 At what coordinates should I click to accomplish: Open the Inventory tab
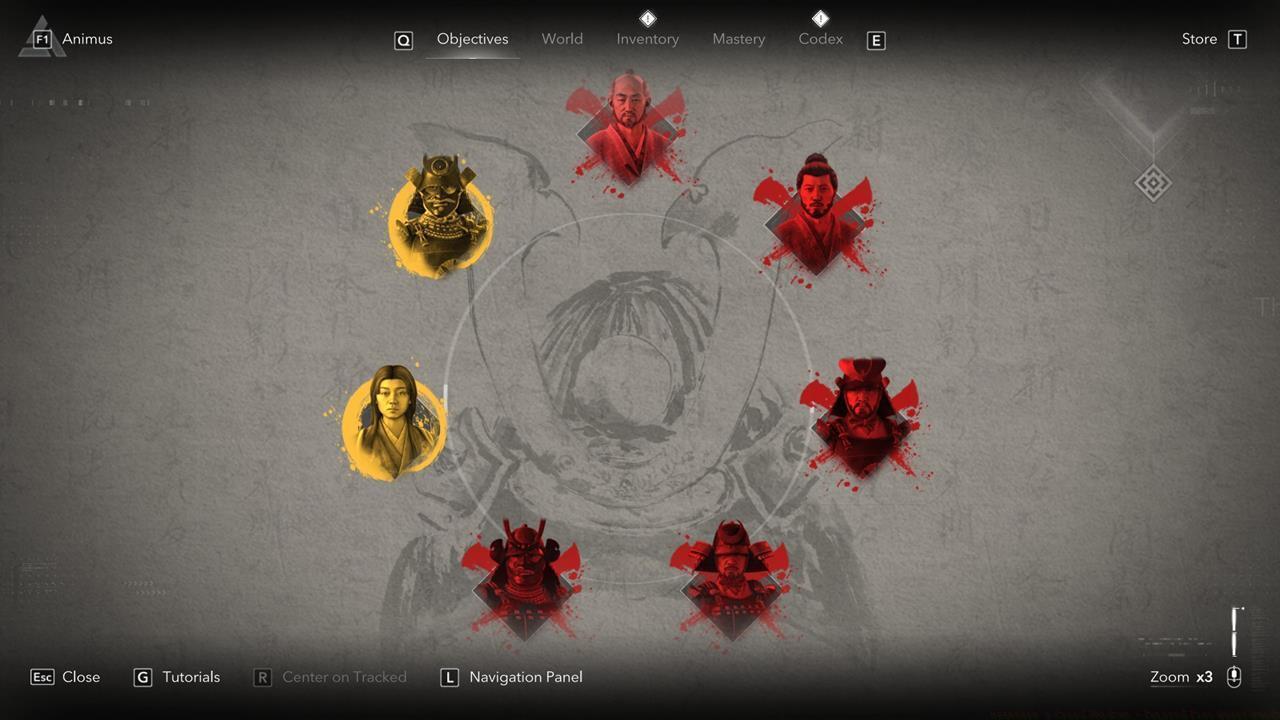648,39
